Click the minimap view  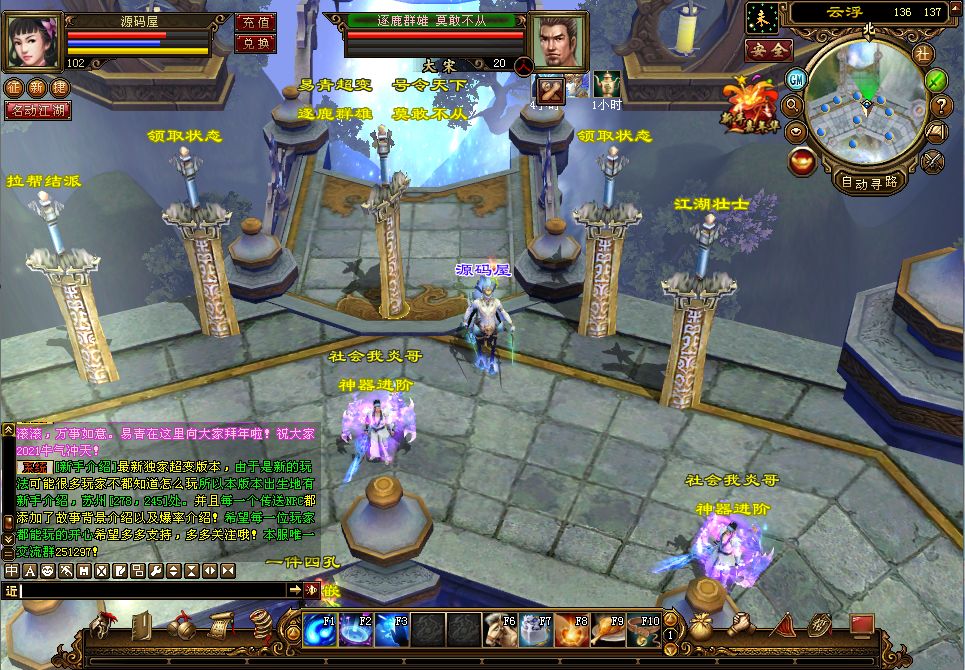click(x=866, y=106)
